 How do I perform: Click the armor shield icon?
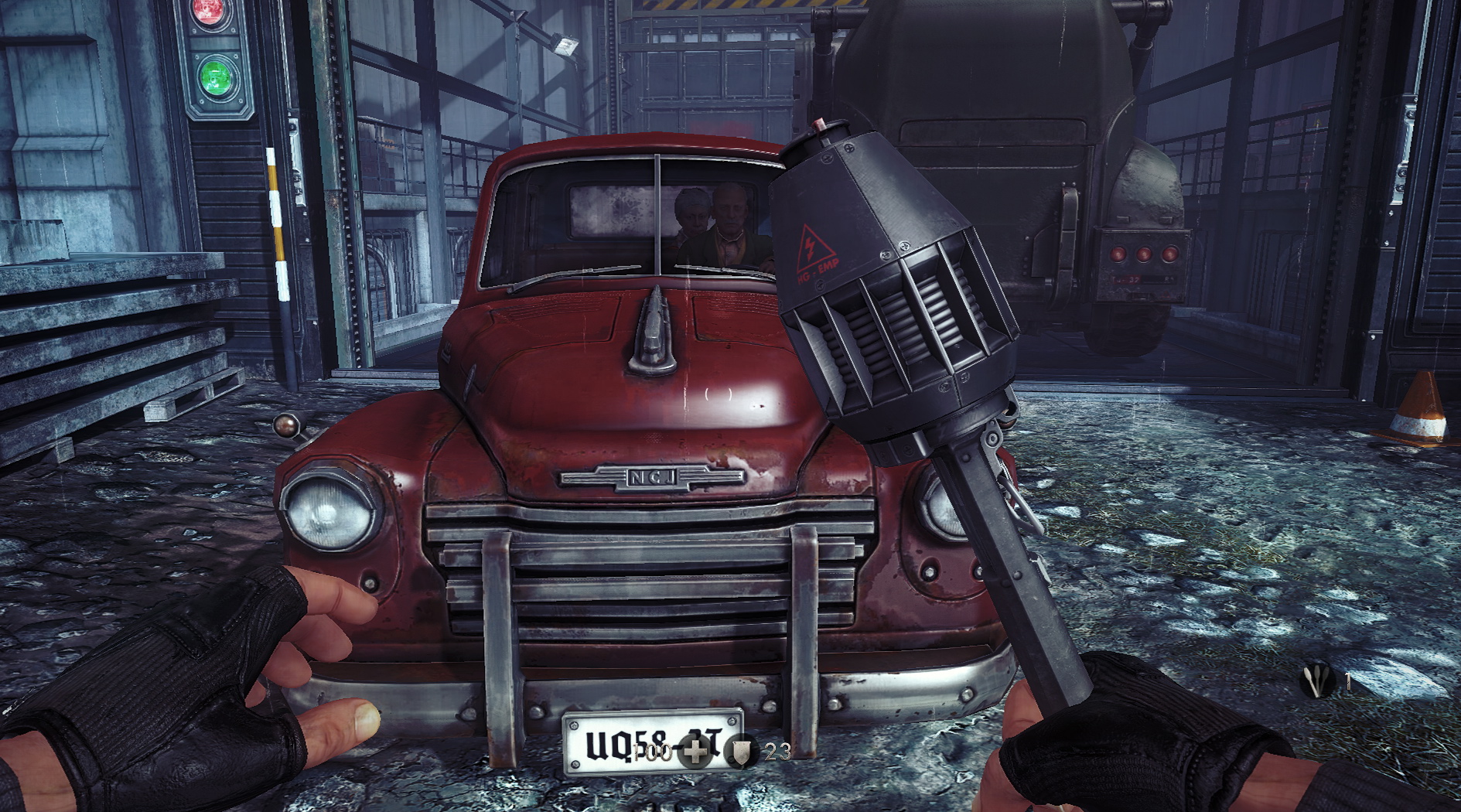743,751
